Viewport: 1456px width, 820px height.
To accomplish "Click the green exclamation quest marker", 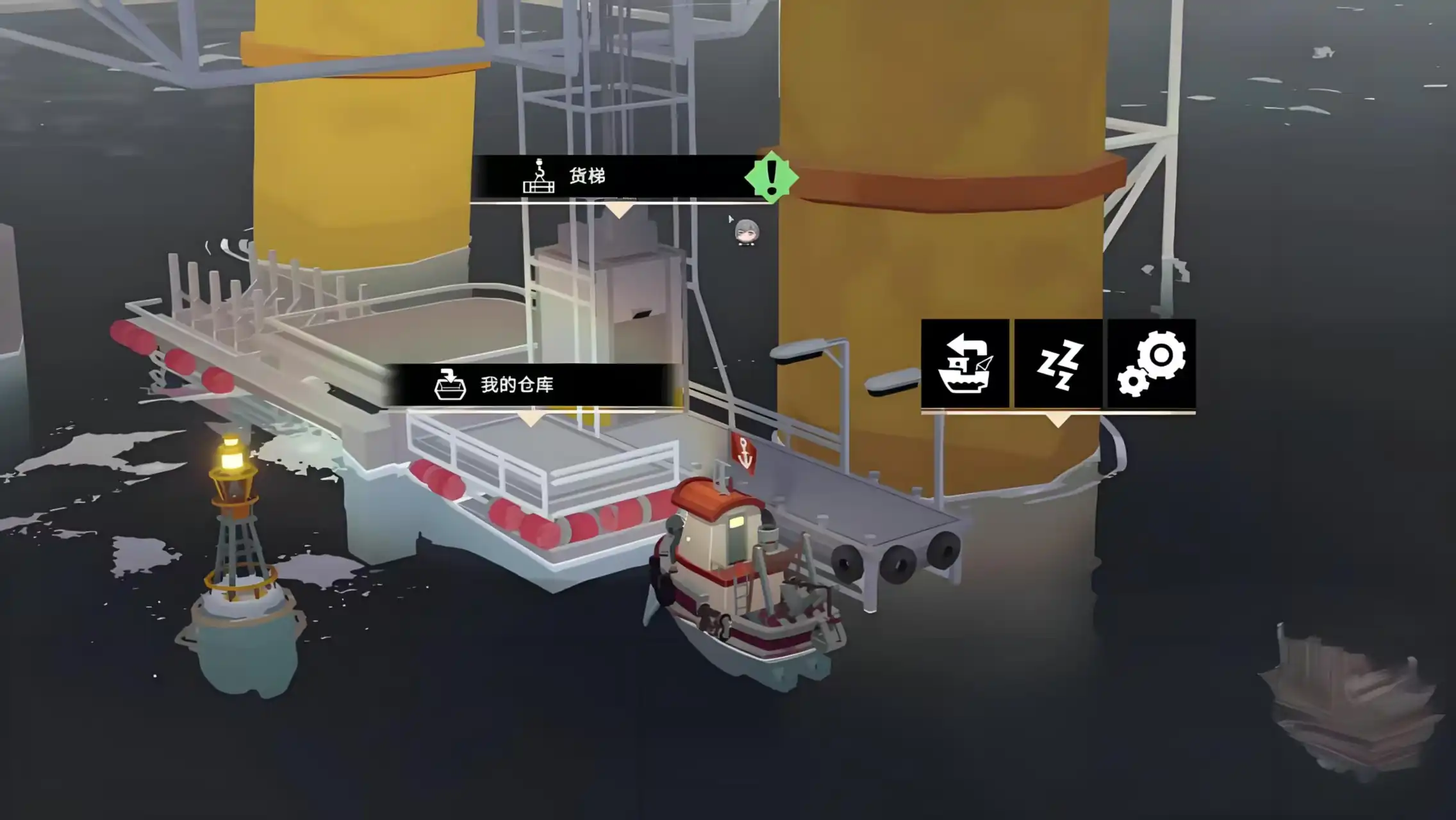I will [x=772, y=177].
